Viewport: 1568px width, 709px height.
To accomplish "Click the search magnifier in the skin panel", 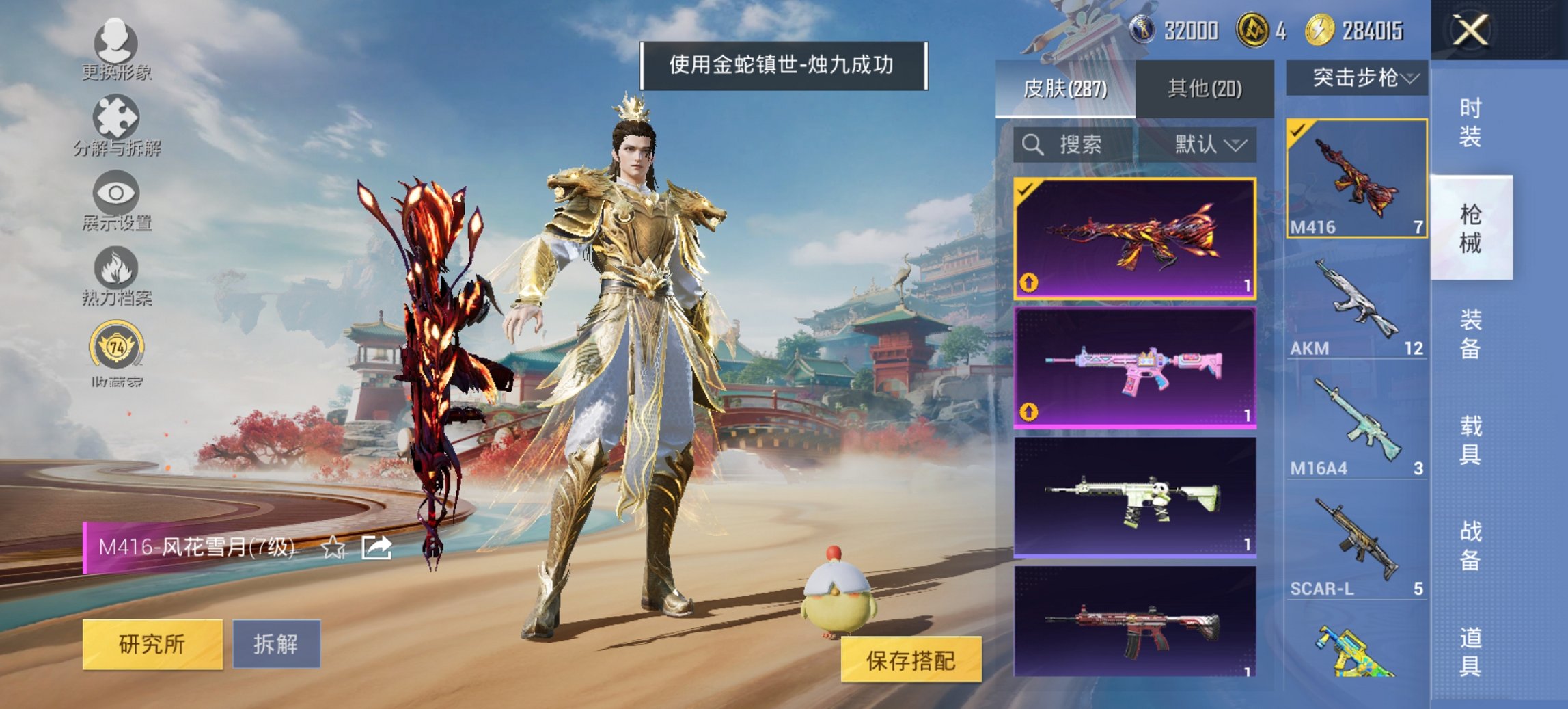I will (1032, 146).
